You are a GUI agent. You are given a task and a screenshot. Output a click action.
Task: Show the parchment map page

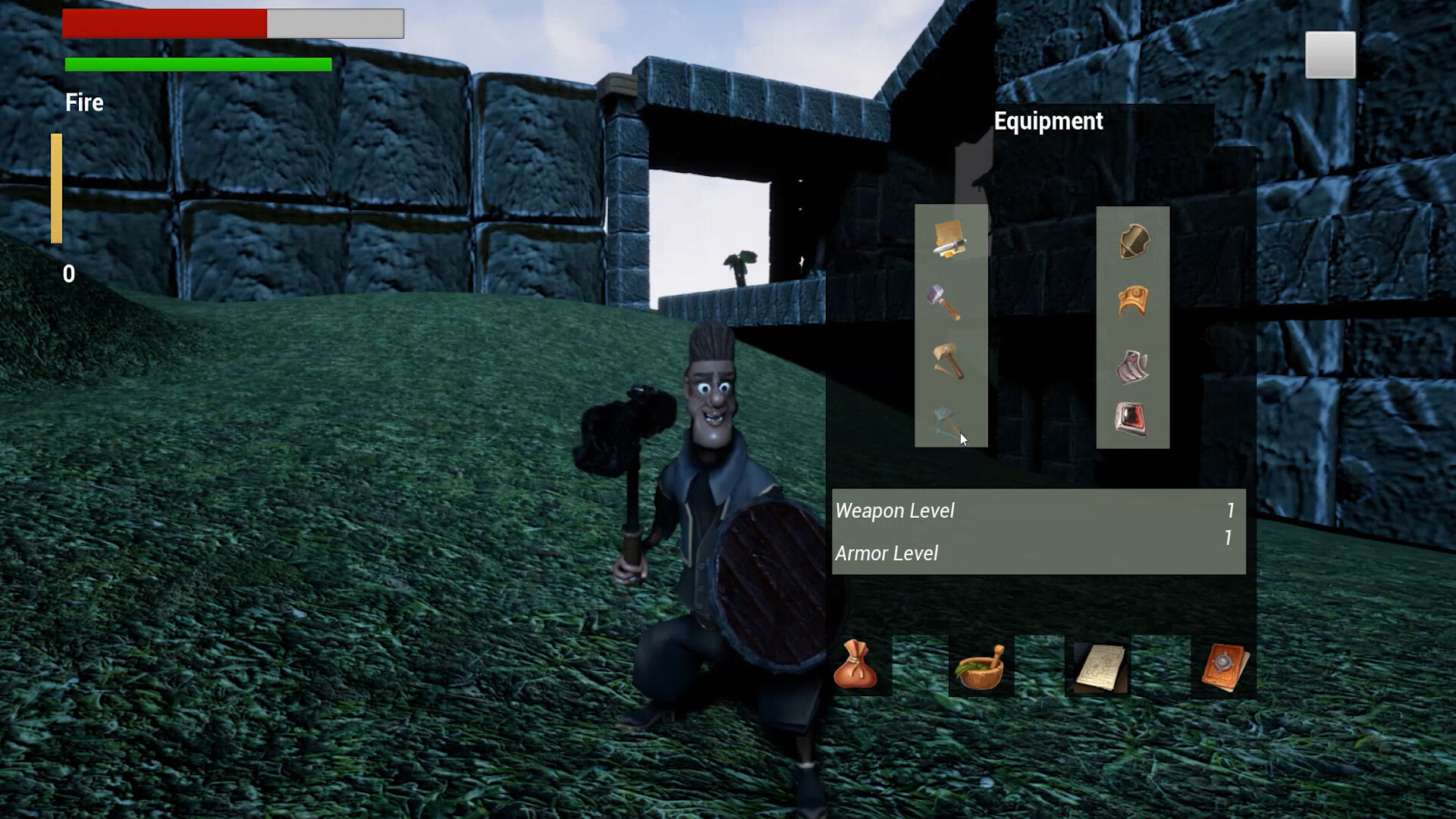tap(1100, 667)
